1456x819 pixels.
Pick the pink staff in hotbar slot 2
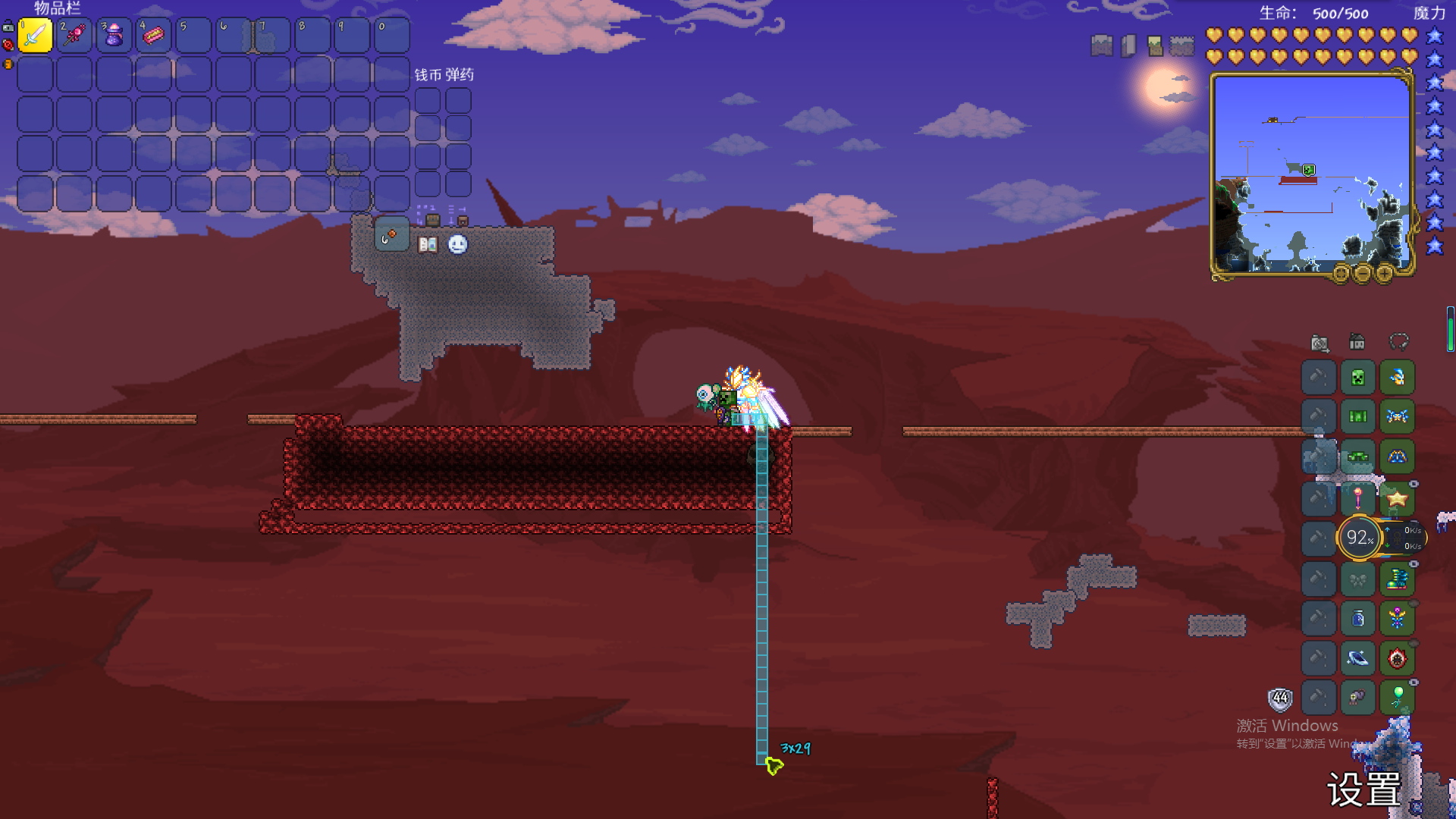(x=74, y=35)
